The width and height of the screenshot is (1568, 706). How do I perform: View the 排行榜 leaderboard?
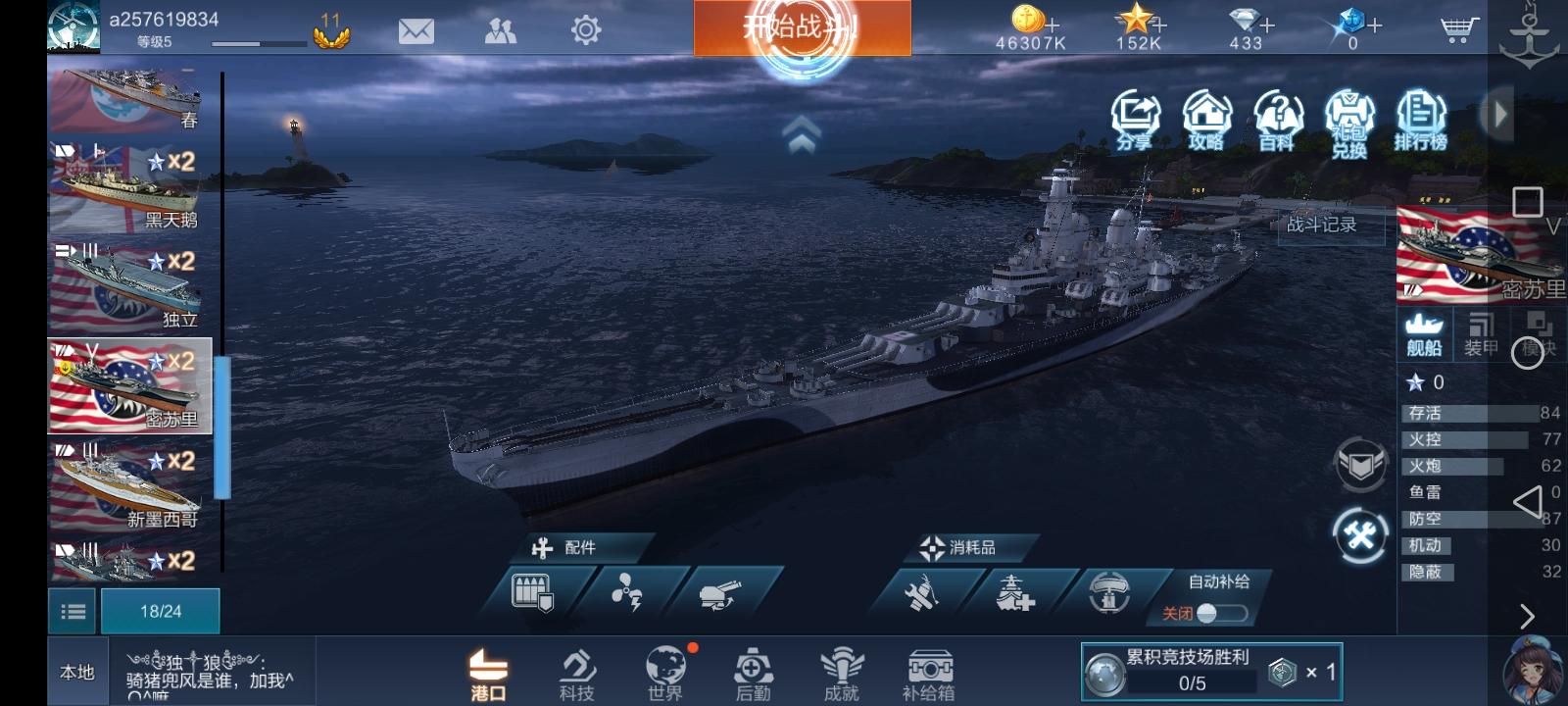(x=1423, y=113)
